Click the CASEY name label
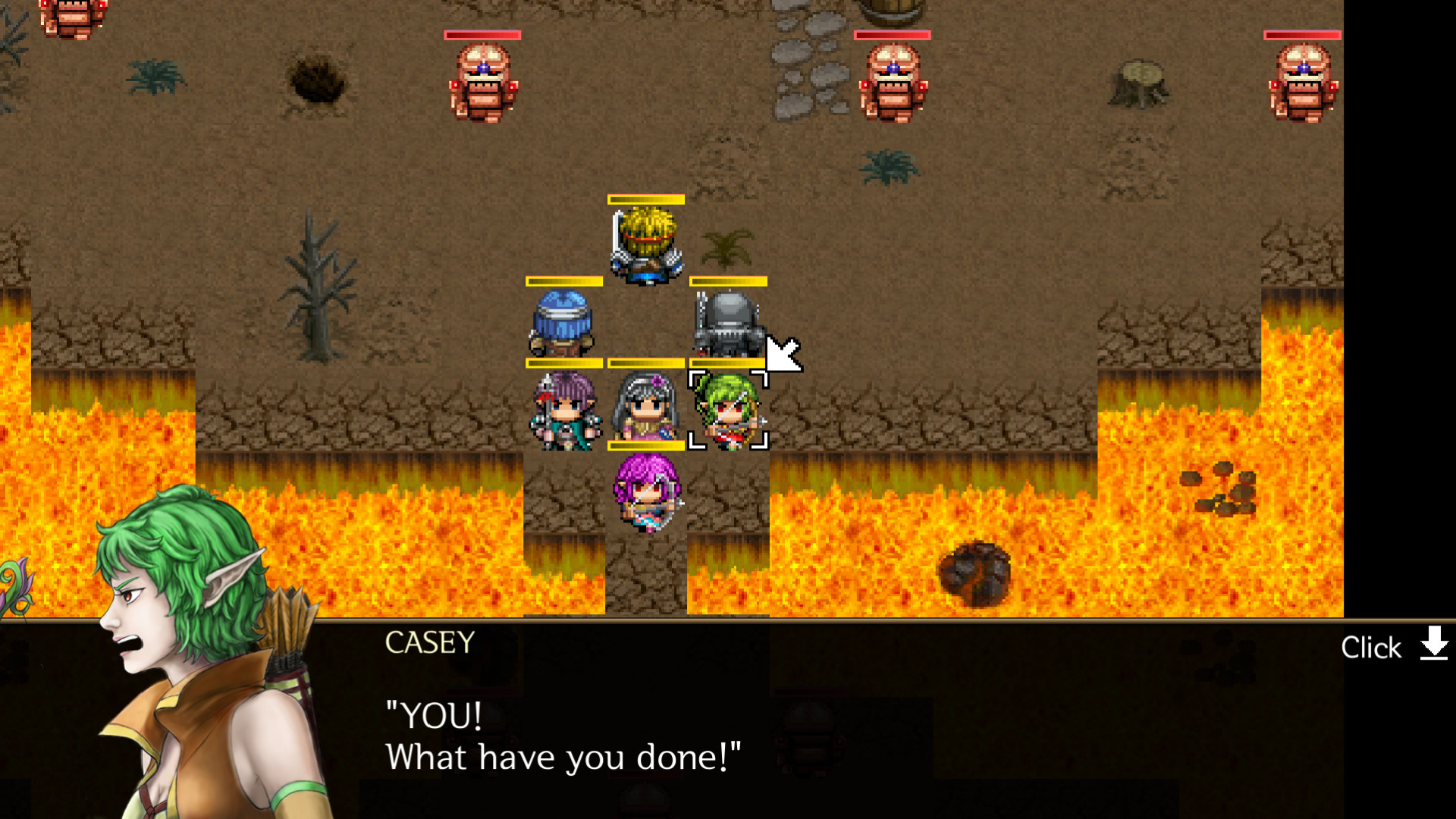The width and height of the screenshot is (1456, 819). [428, 643]
